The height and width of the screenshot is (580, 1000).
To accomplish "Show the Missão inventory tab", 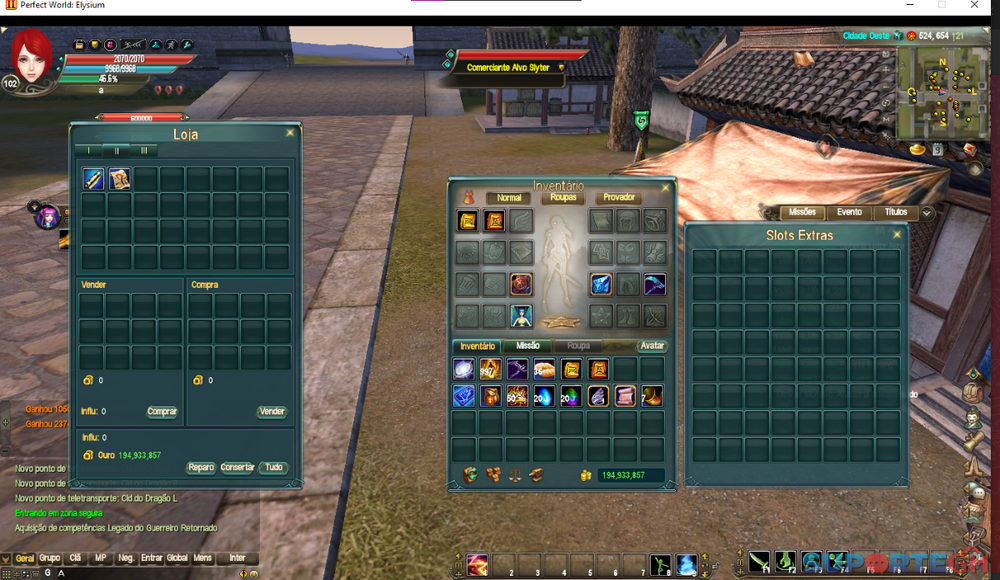I will (528, 346).
